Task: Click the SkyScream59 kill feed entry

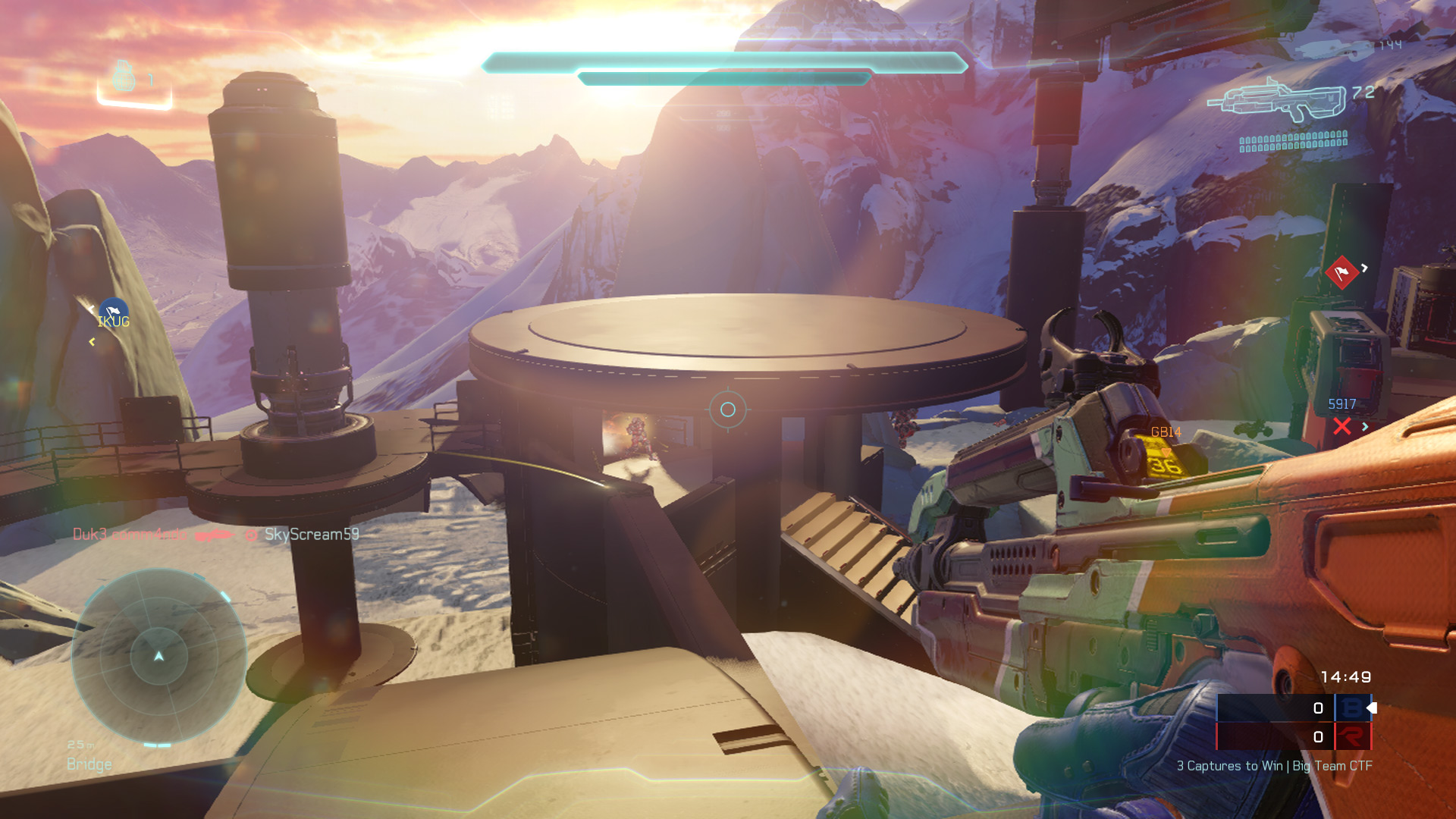Action: 311,535
